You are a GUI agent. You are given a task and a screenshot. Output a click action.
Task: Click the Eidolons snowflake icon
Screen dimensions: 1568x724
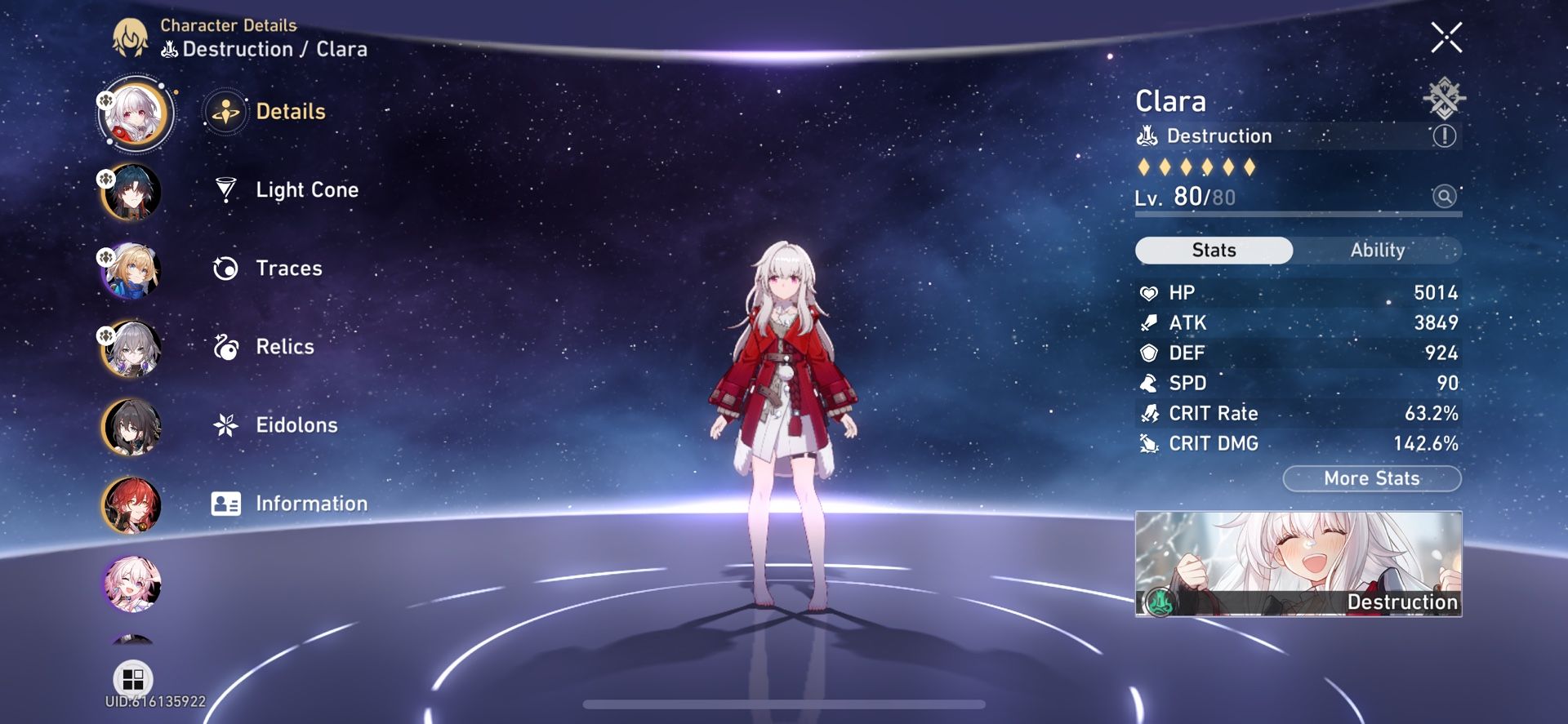(223, 425)
